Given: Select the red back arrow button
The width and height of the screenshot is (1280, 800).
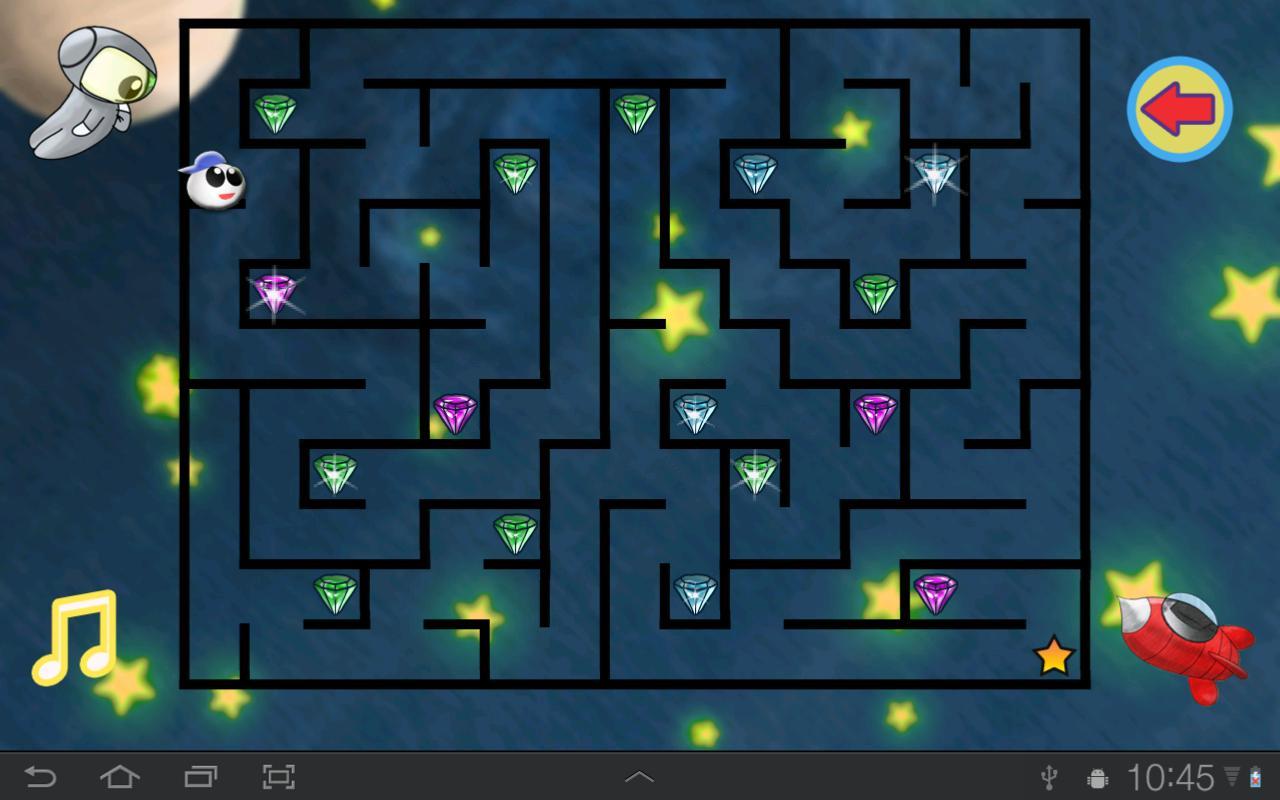Looking at the screenshot, I should click(x=1178, y=108).
